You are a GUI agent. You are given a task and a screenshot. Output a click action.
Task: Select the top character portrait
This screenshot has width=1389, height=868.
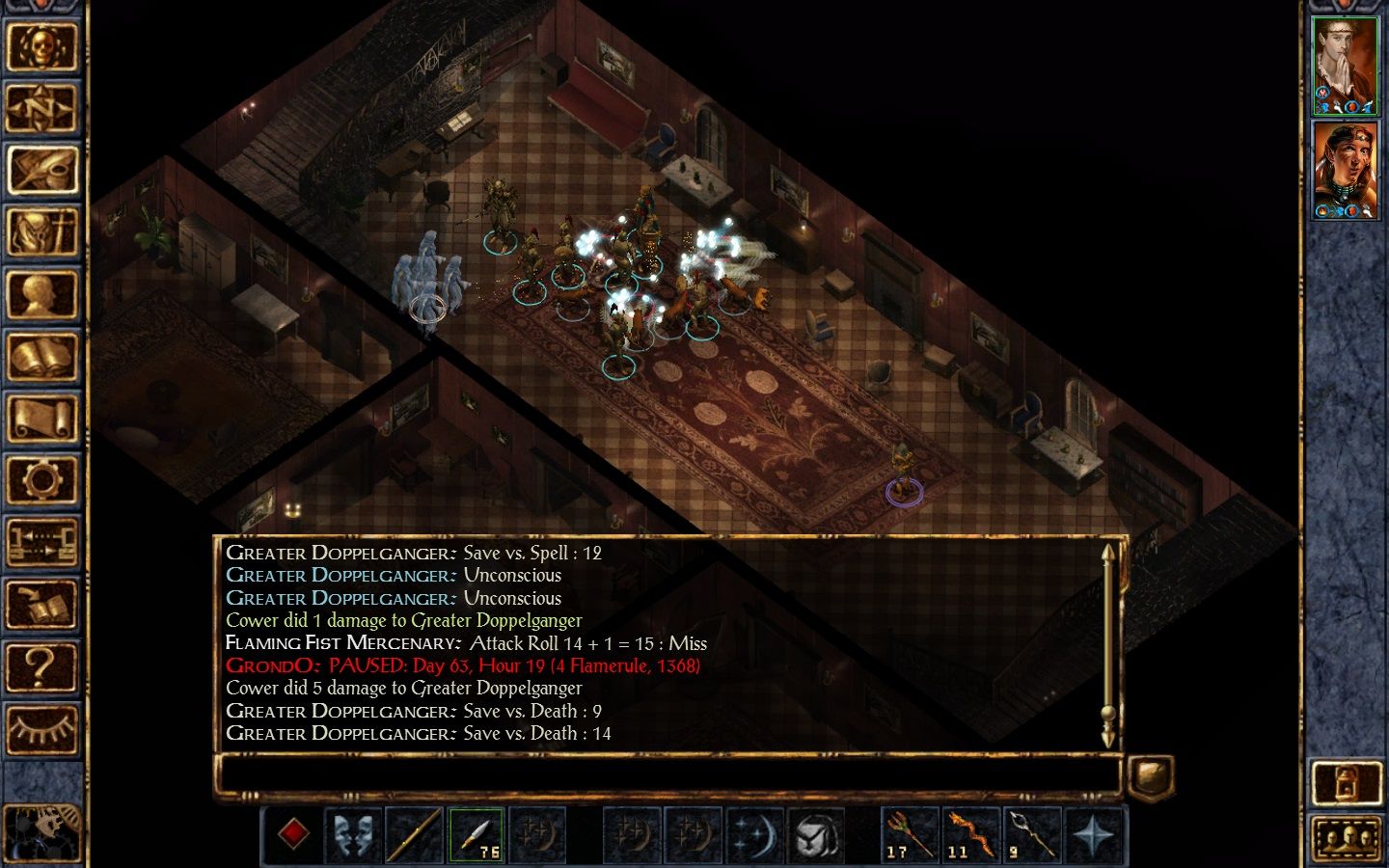pos(1346,65)
